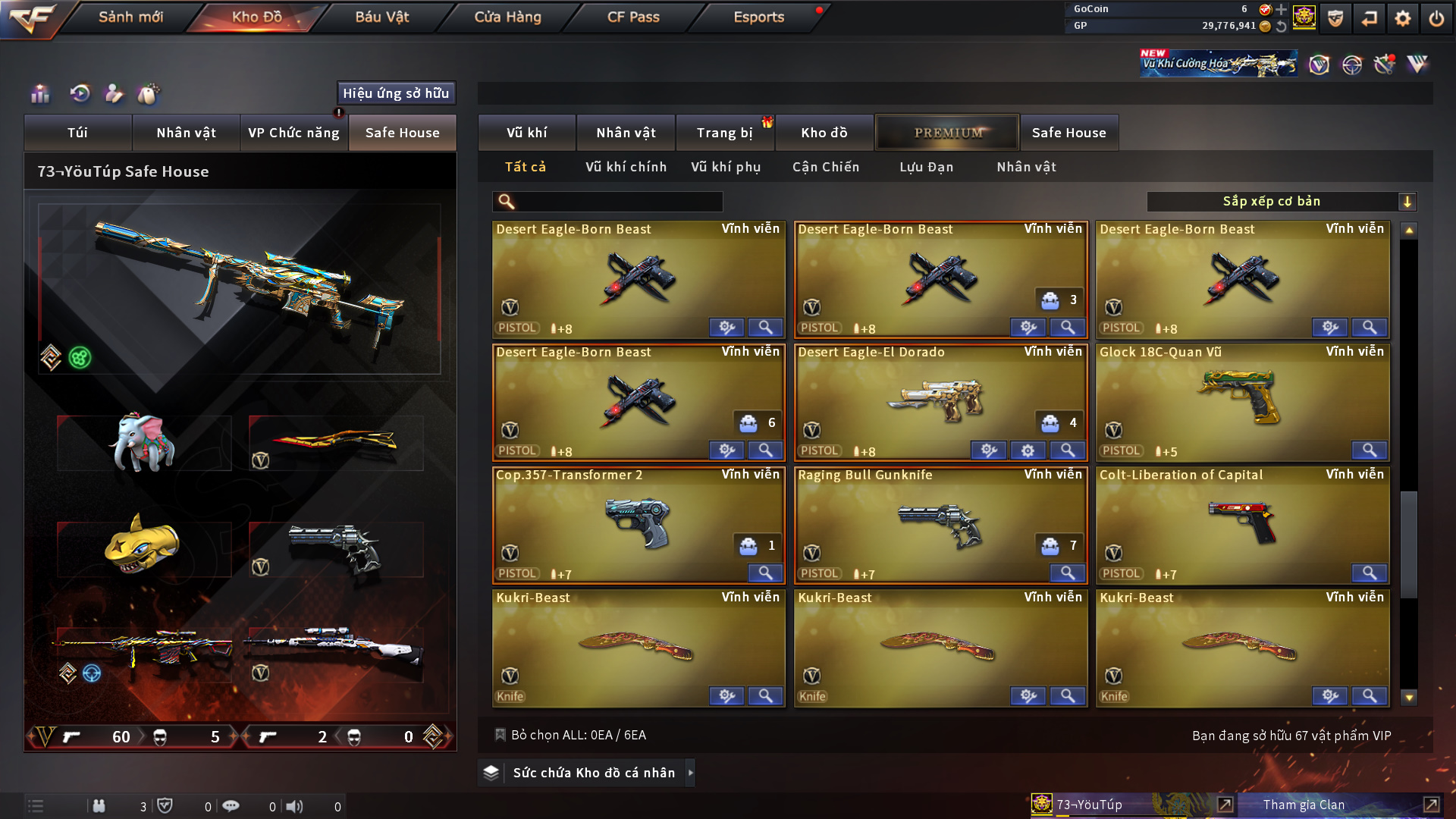Screen dimensions: 1456x819
Task: Click the power exit icon
Action: click(1436, 18)
